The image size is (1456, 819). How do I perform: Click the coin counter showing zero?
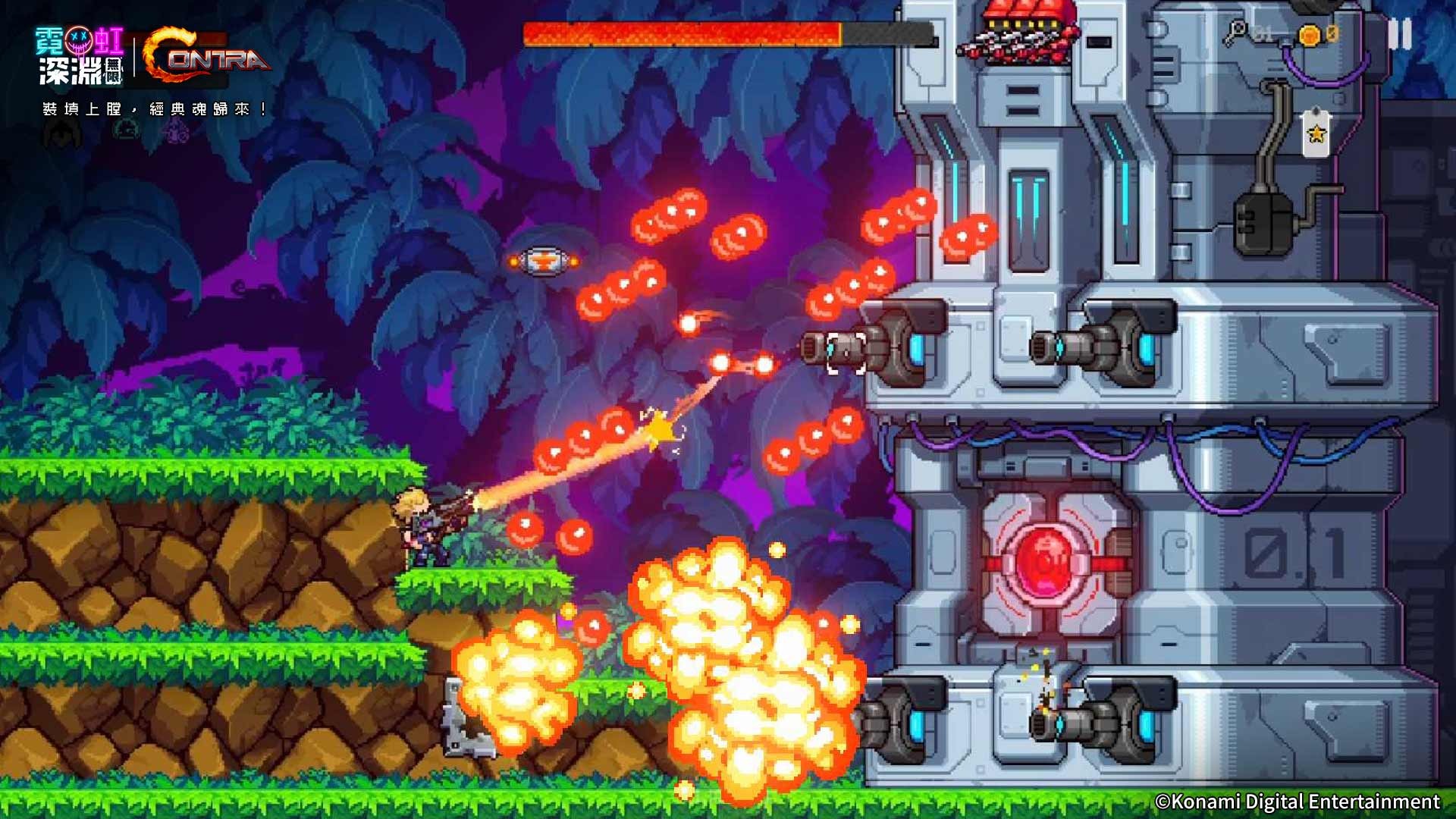click(1332, 34)
